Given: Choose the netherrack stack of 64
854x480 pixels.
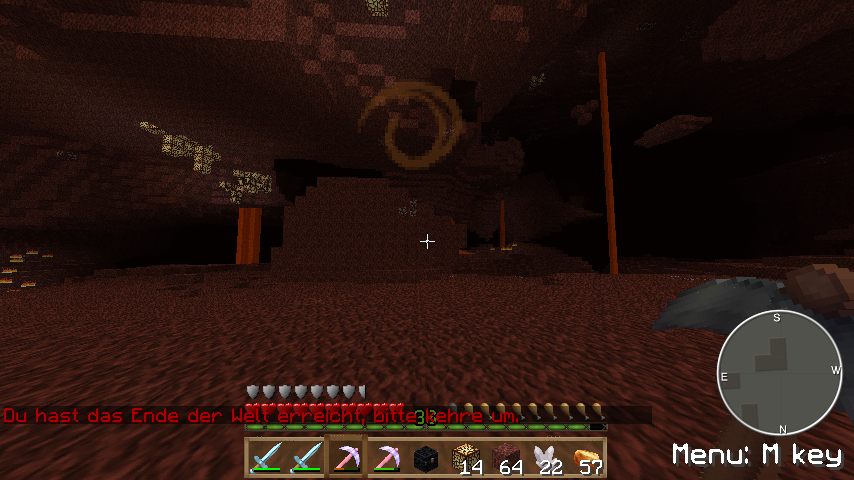Looking at the screenshot, I should click(x=505, y=458).
